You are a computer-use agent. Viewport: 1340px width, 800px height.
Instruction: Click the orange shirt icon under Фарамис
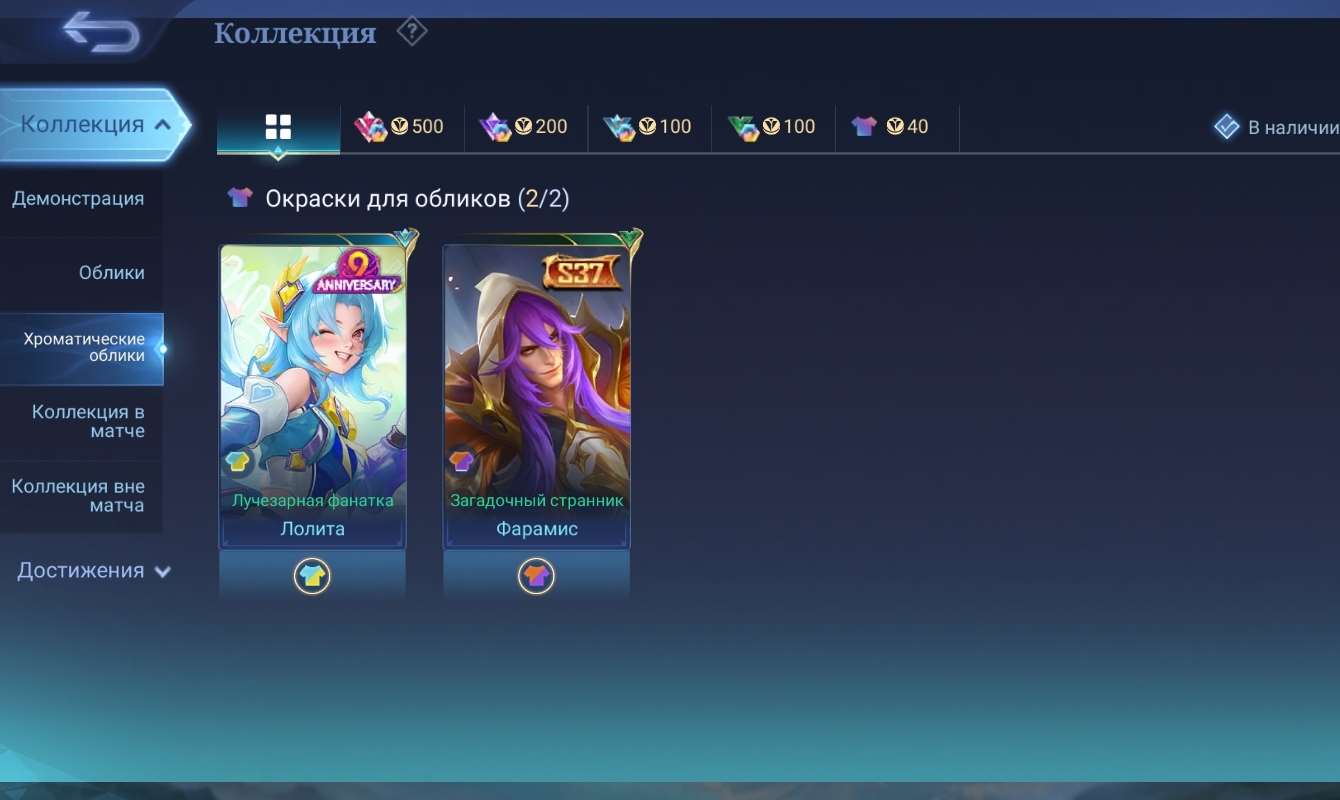click(x=536, y=575)
